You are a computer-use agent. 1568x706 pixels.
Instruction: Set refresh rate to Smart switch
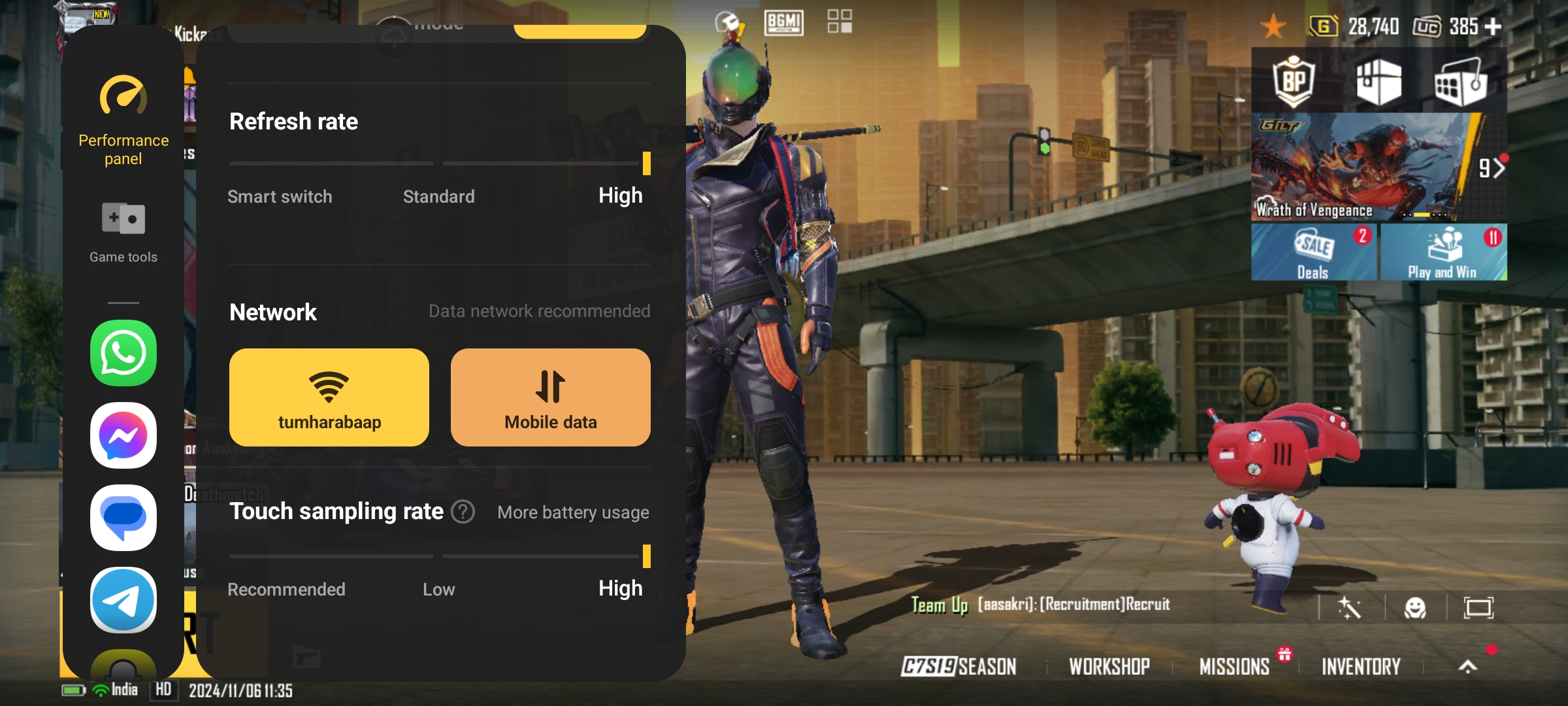tap(280, 196)
